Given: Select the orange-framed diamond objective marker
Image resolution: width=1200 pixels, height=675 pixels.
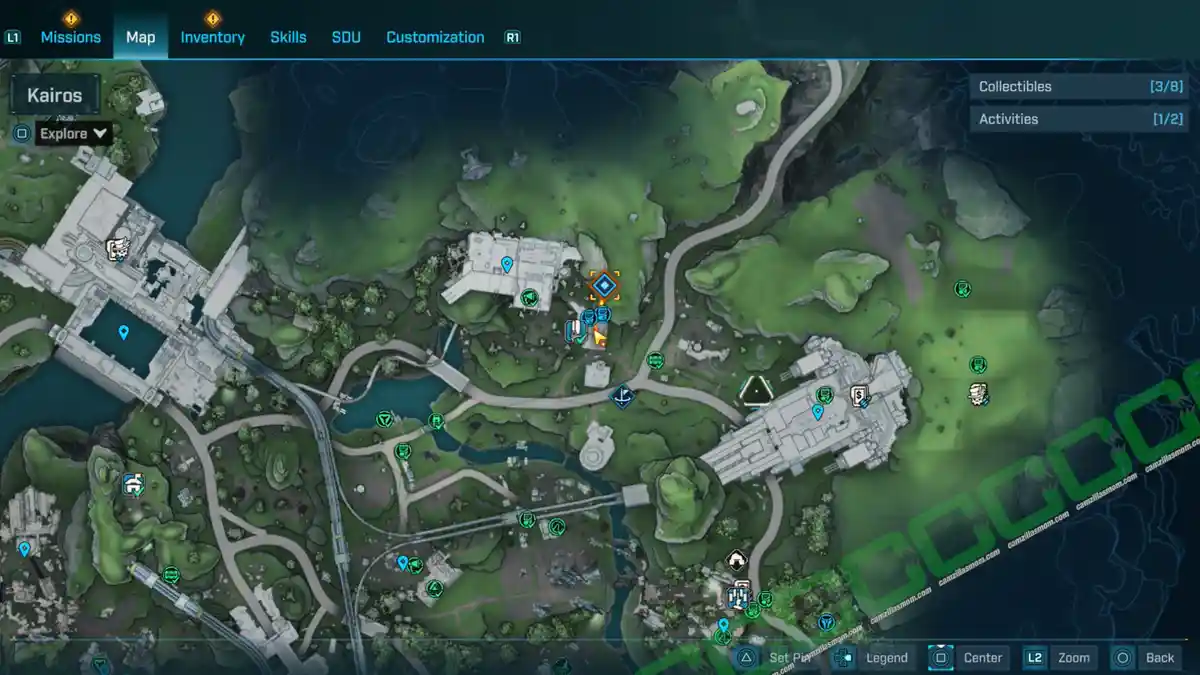Looking at the screenshot, I should 603,287.
